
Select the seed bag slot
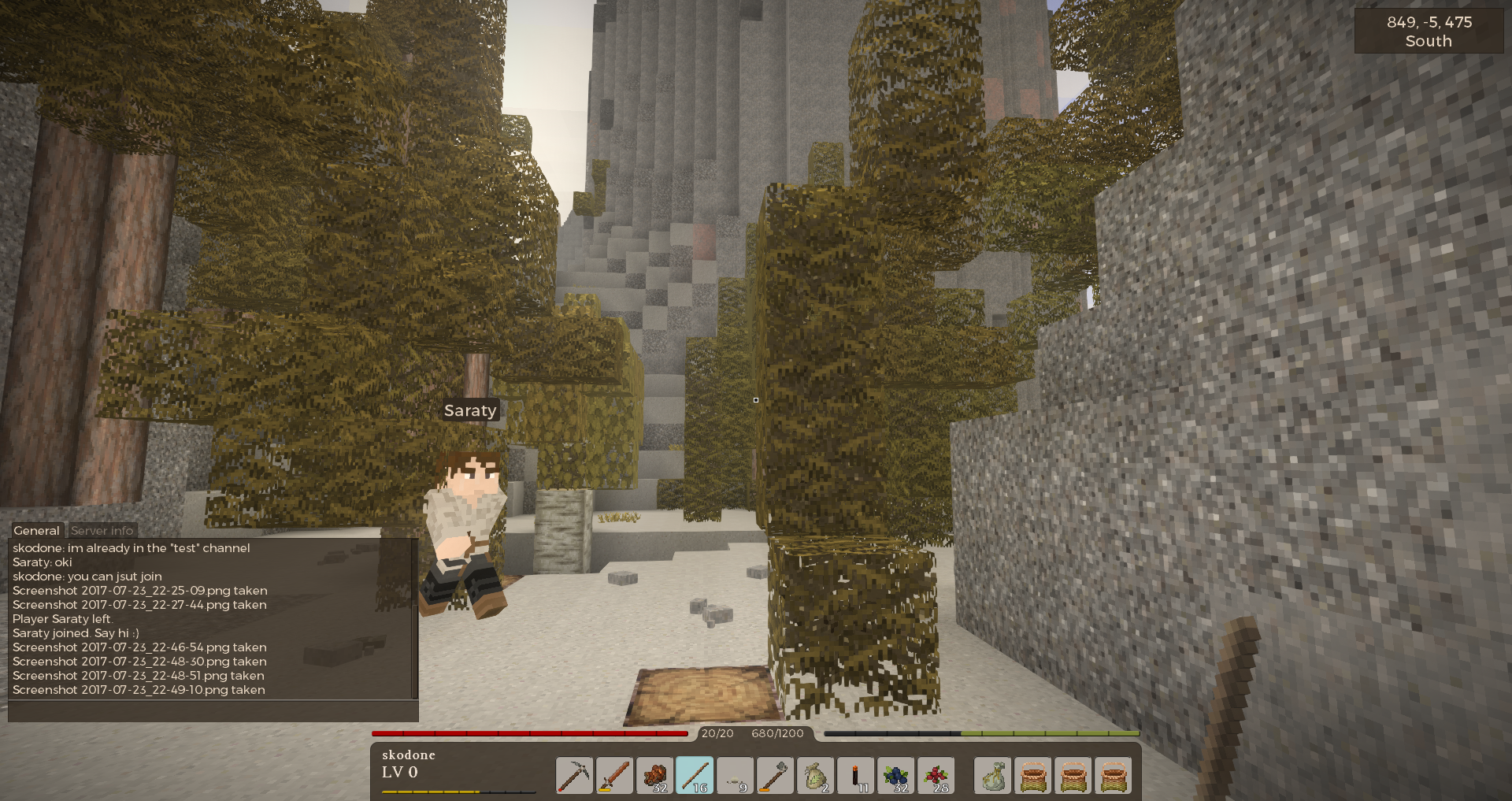[x=815, y=776]
